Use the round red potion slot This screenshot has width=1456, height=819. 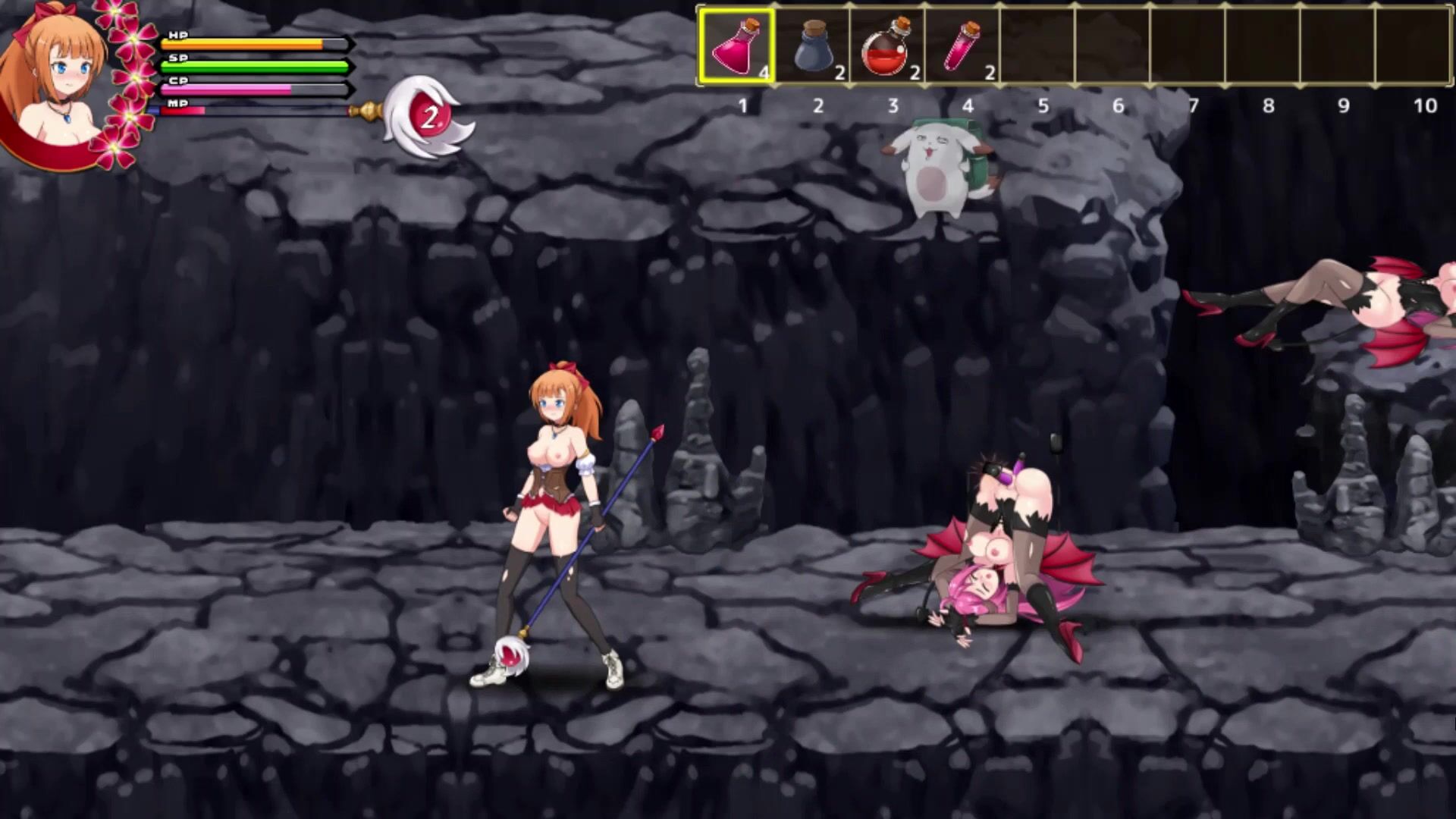point(886,45)
